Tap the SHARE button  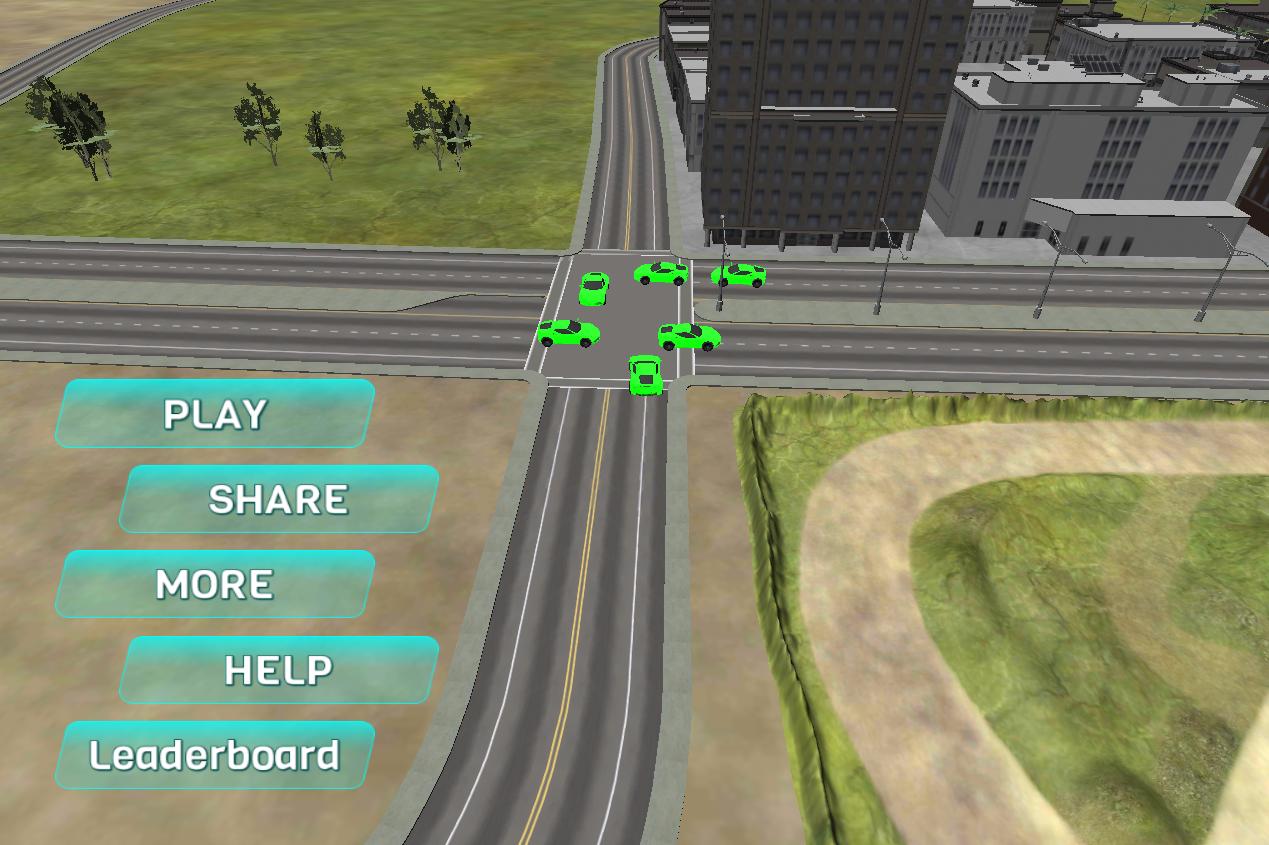click(278, 499)
